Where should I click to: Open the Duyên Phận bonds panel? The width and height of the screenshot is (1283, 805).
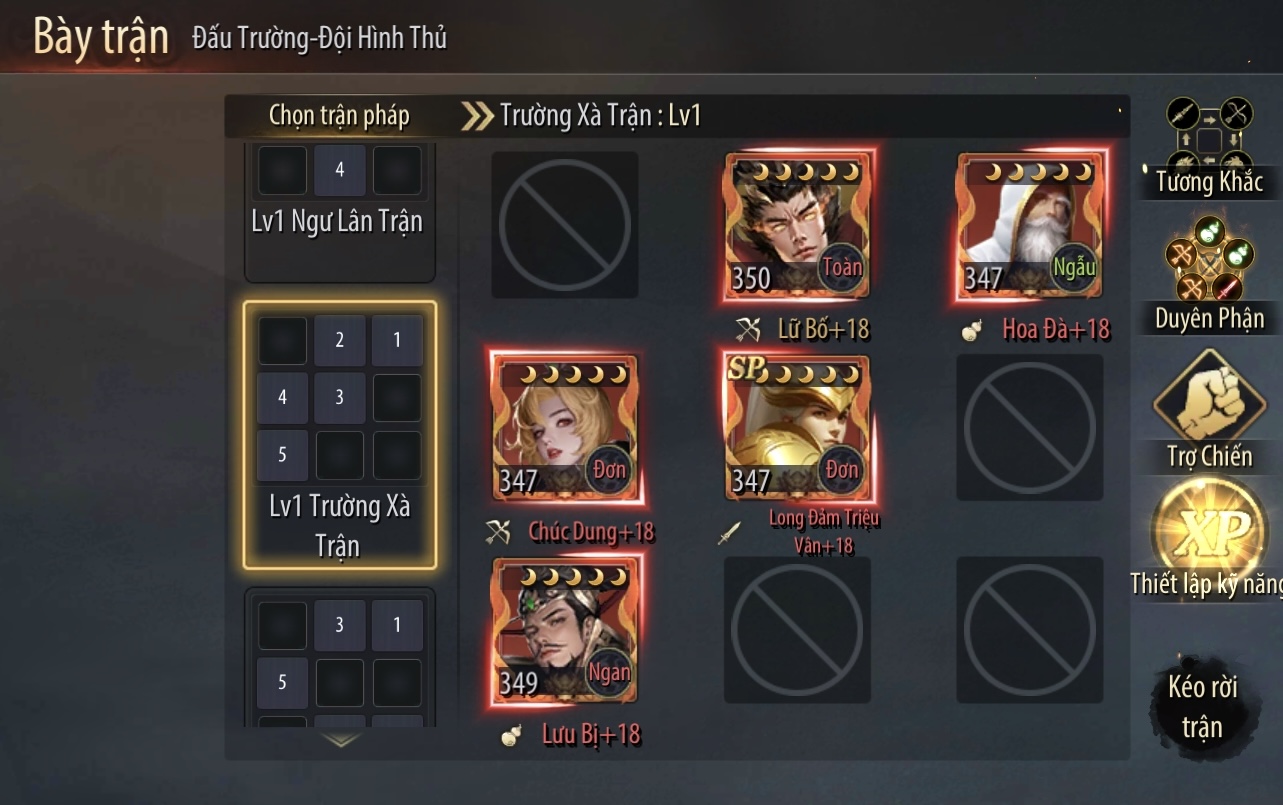[1209, 273]
